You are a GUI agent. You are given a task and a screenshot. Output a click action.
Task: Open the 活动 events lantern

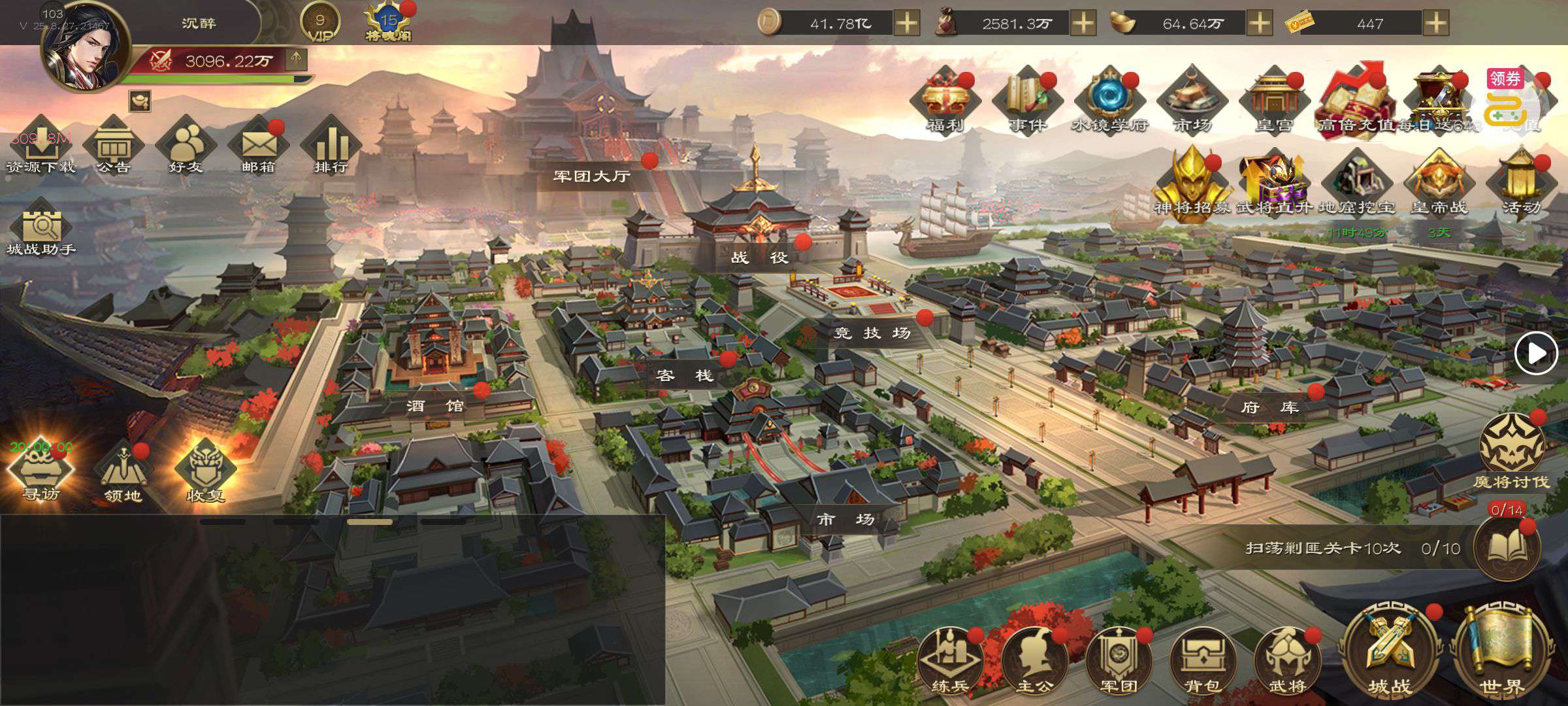click(x=1521, y=183)
